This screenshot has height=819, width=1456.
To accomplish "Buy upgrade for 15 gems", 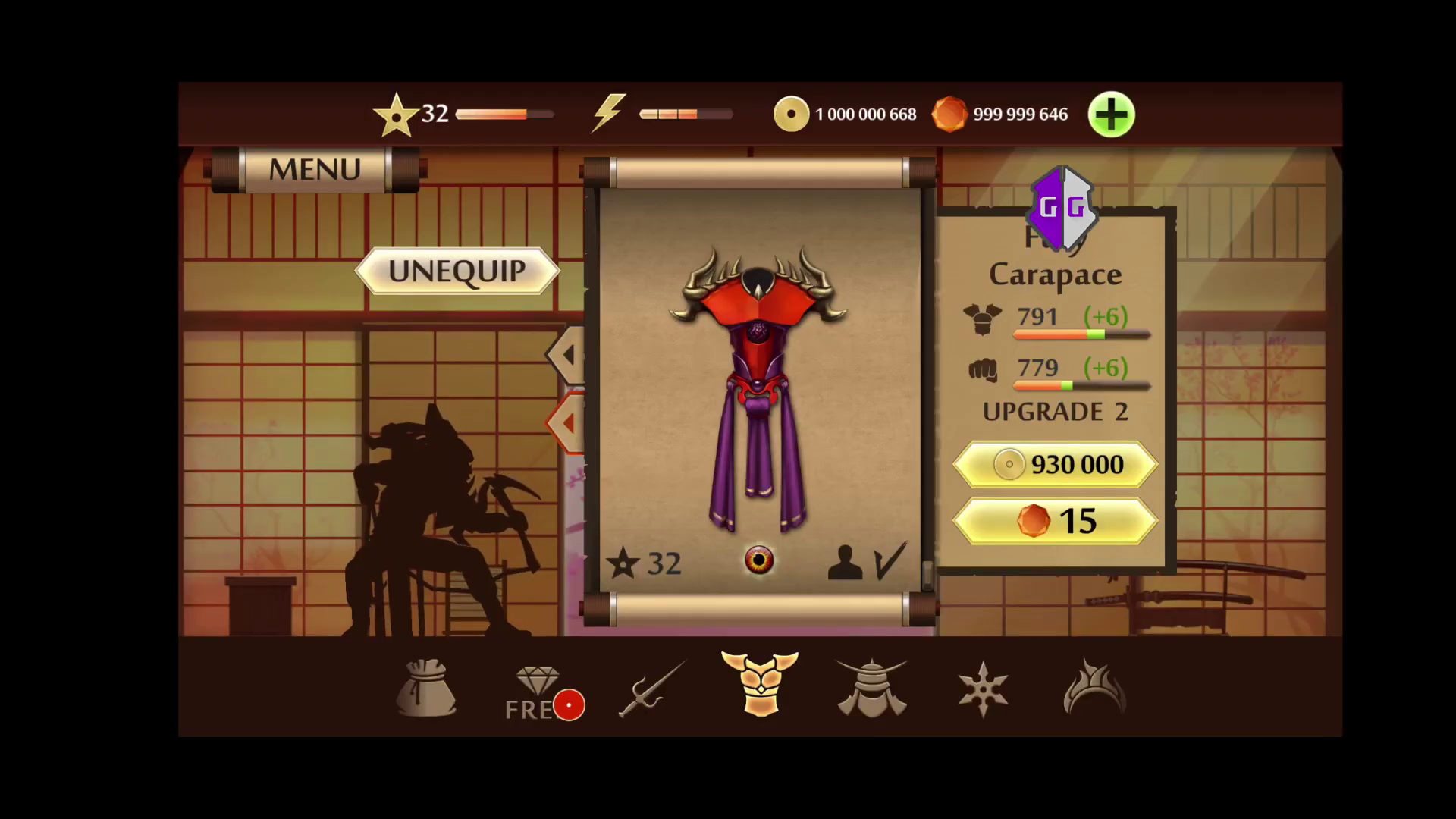I will [1055, 521].
